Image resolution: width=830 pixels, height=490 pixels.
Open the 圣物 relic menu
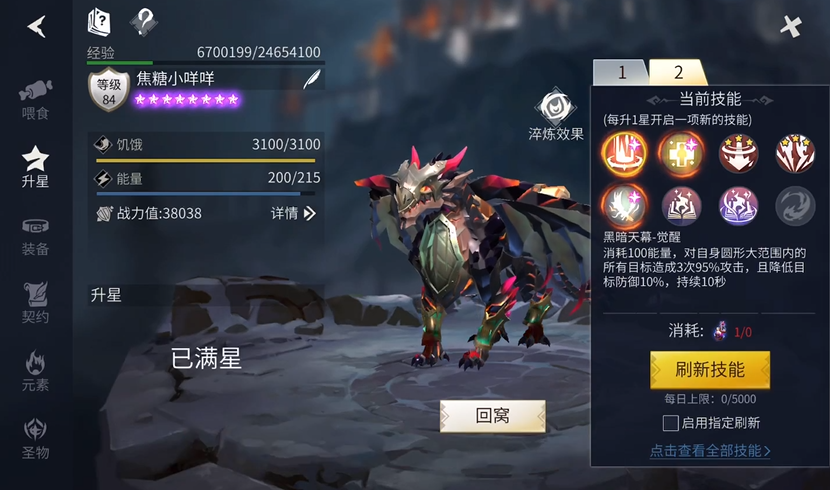[x=36, y=438]
